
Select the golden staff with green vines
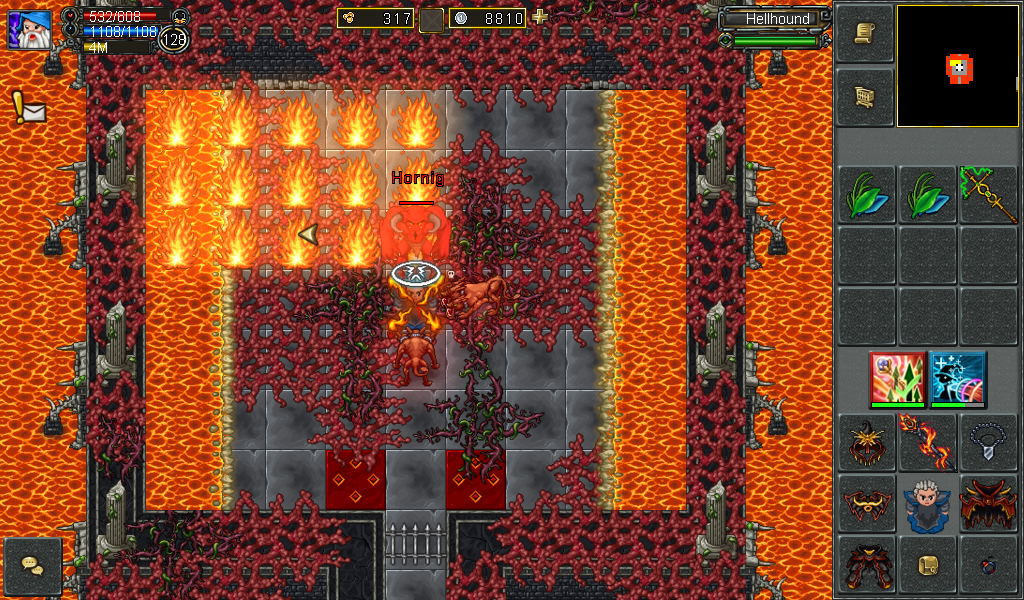987,193
